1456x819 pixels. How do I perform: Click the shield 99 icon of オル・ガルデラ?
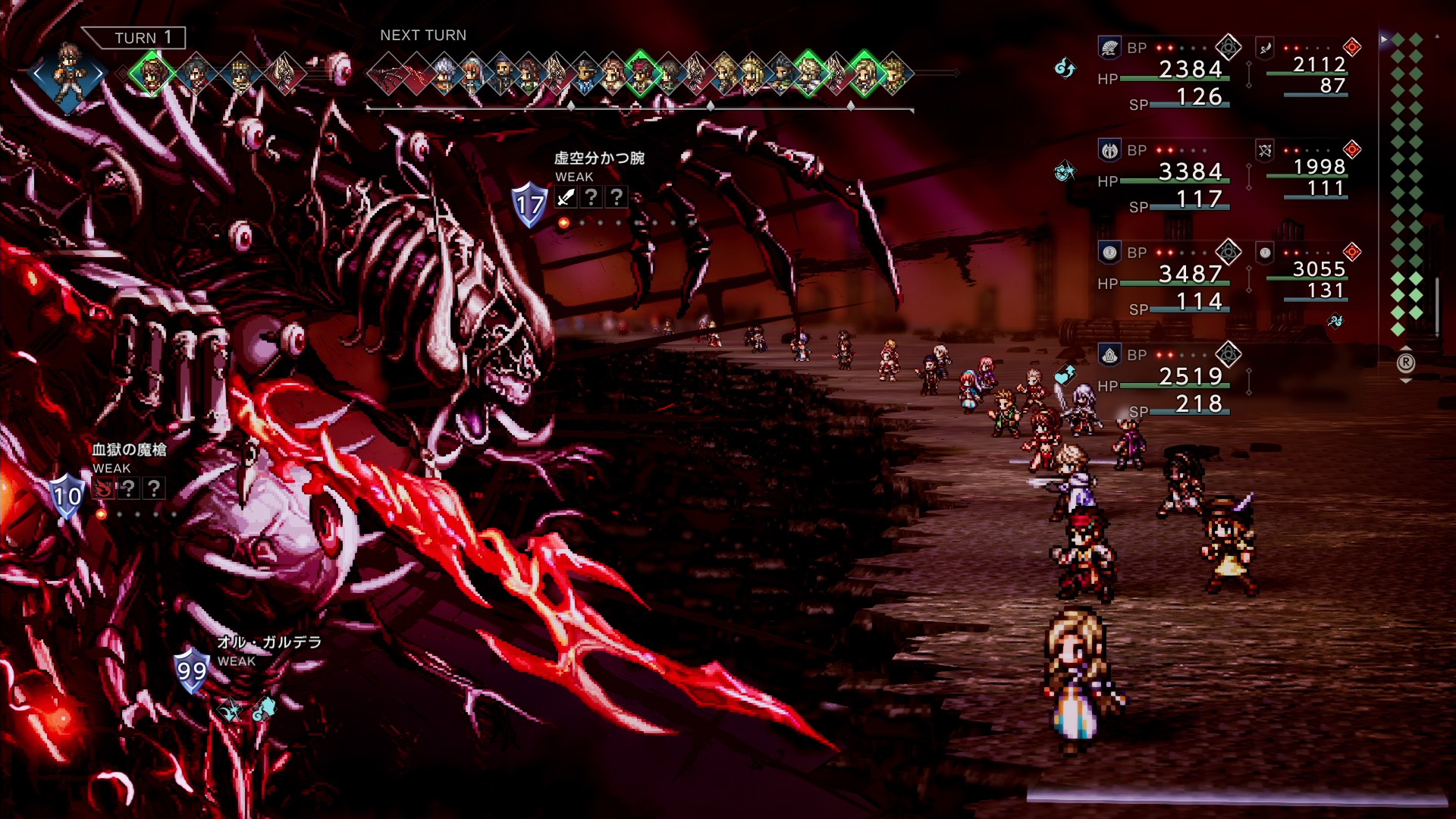[x=191, y=670]
